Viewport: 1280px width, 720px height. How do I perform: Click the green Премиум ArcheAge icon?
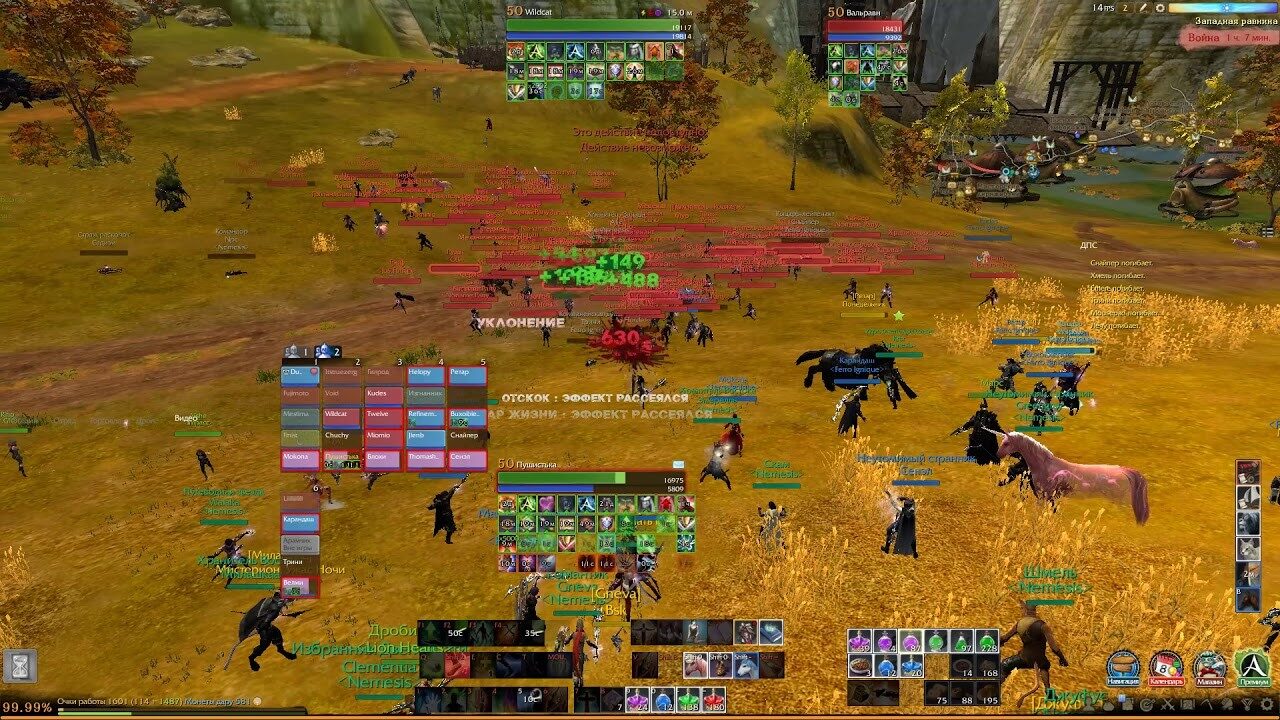1252,666
